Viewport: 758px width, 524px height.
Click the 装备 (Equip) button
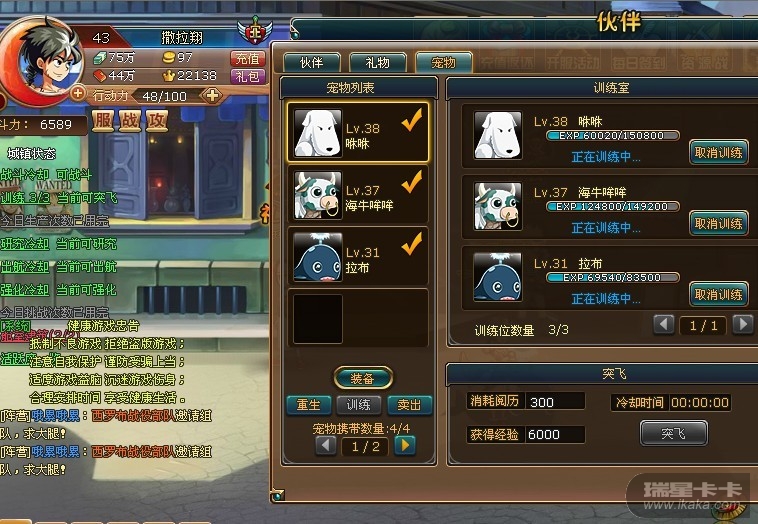(362, 379)
